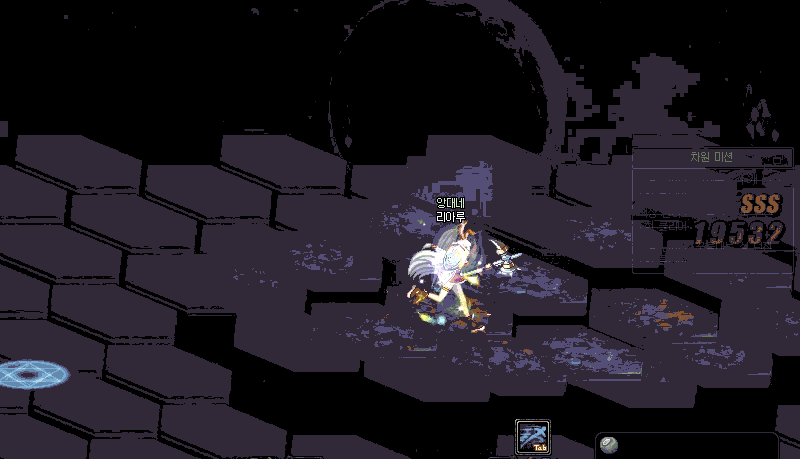Activate the Tab skill icon
The image size is (800, 459).
click(x=532, y=437)
